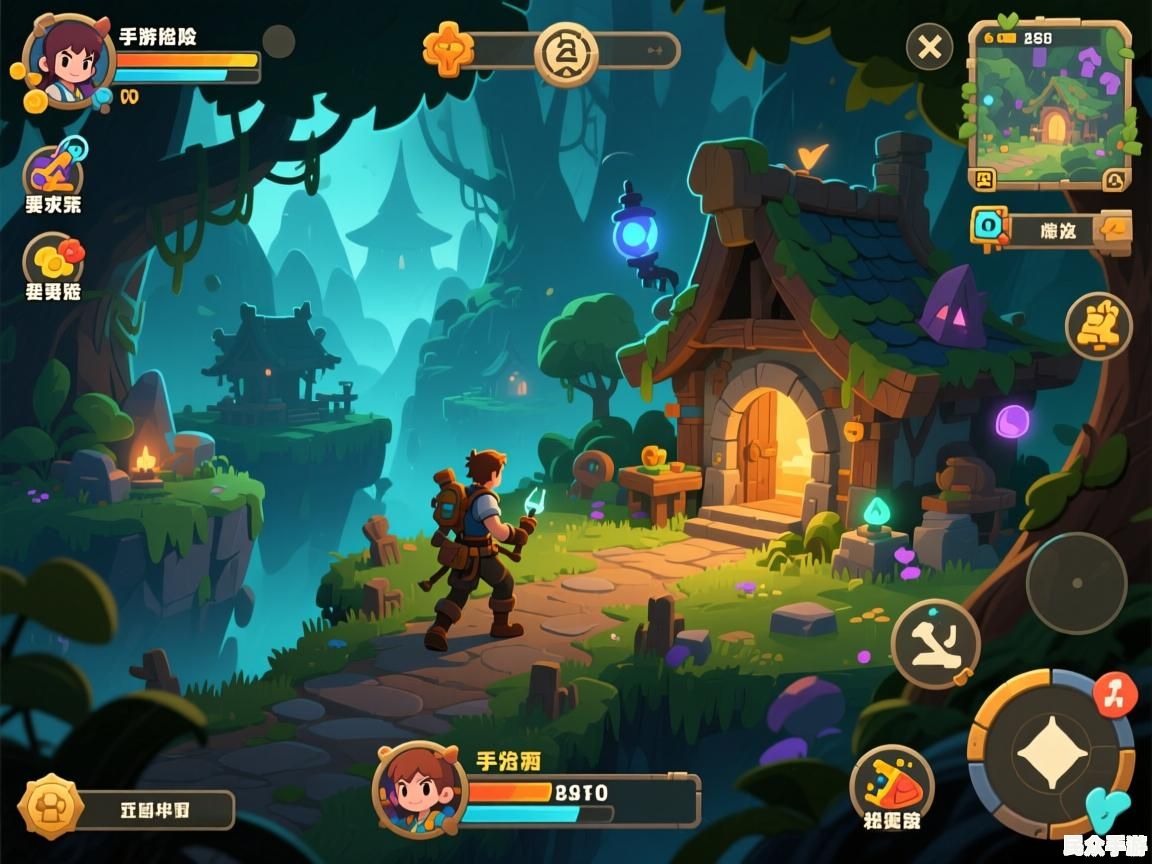Click the gold mushroom badge button

pos(49,806)
